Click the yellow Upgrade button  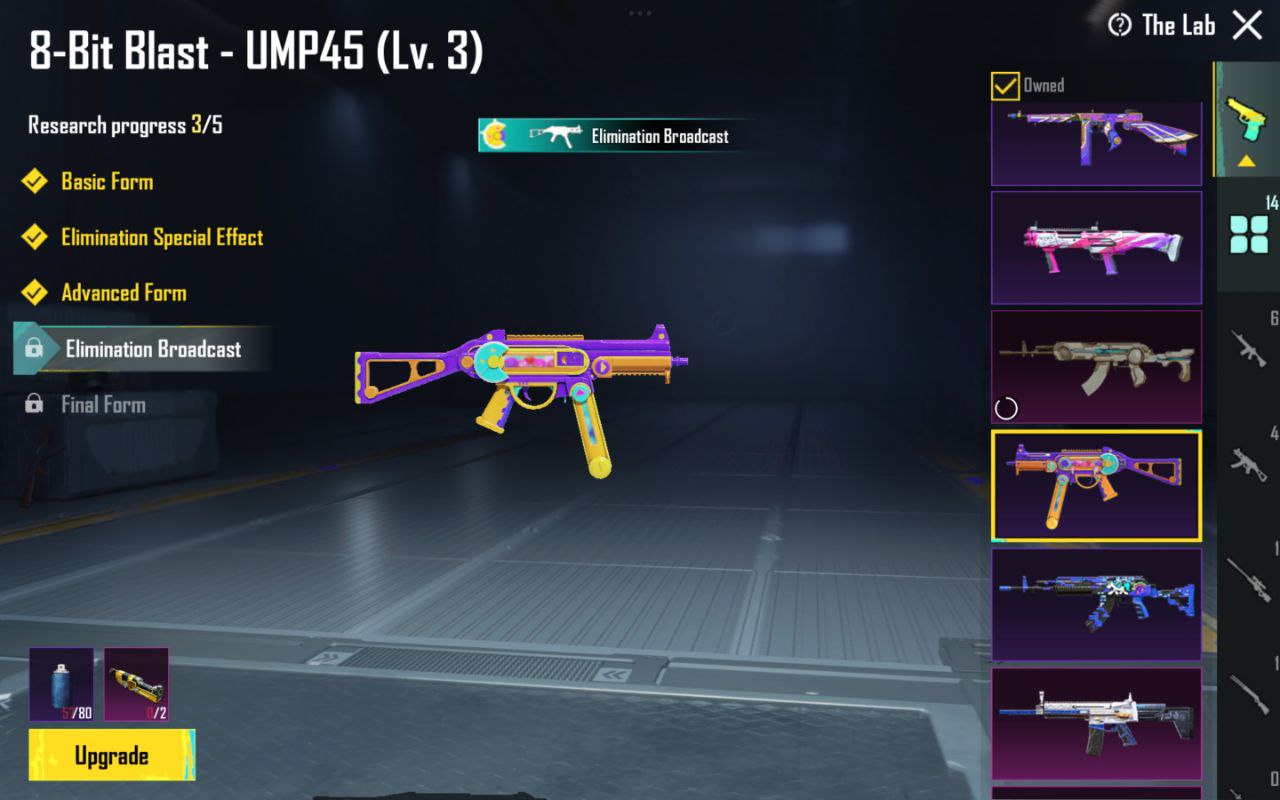coord(112,755)
